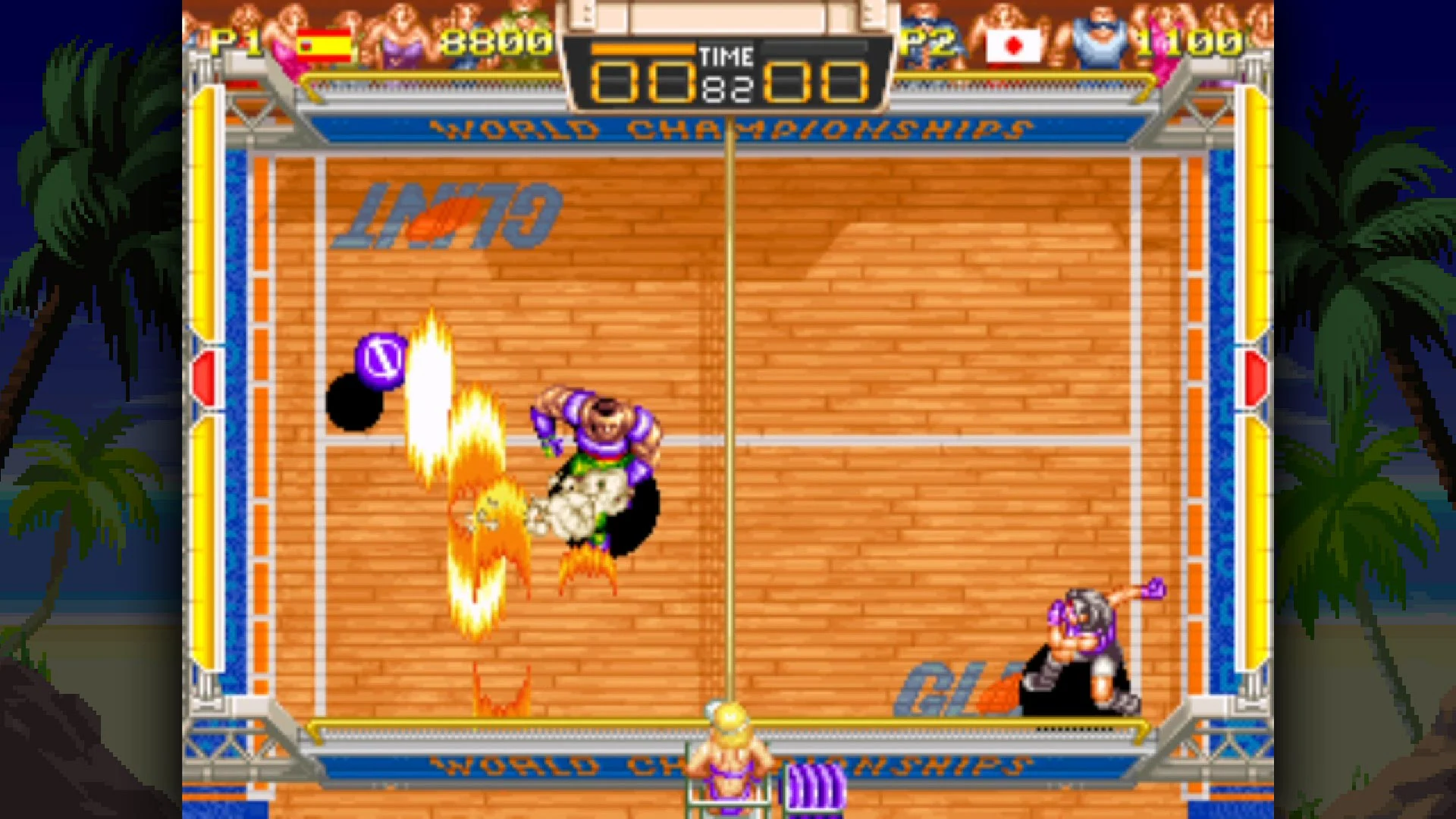Click the red arrow marker on the right wall

(1255, 376)
